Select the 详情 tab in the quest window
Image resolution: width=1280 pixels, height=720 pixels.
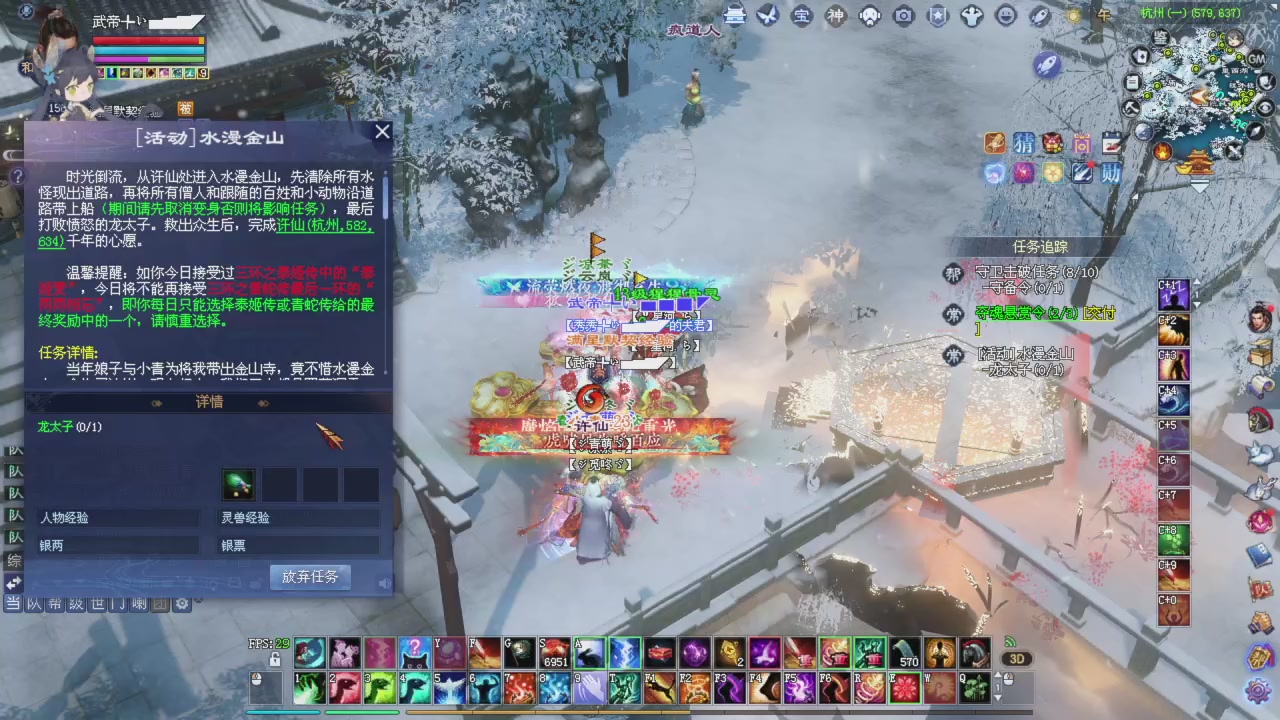(209, 402)
